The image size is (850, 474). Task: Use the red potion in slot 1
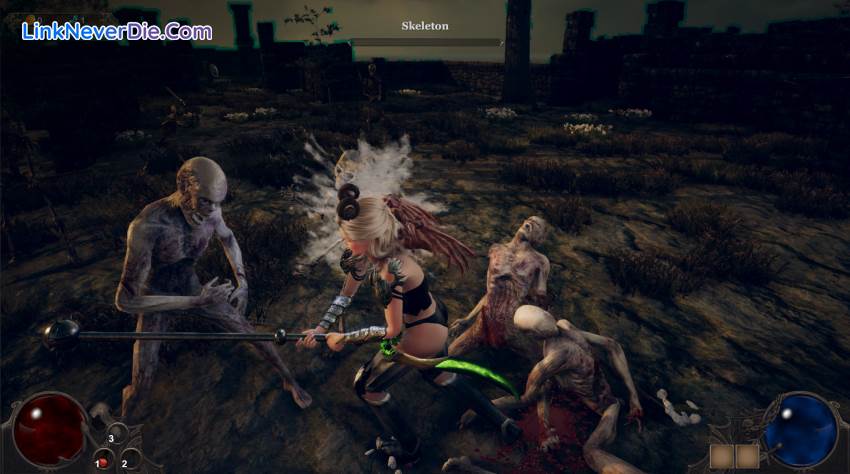tap(104, 462)
